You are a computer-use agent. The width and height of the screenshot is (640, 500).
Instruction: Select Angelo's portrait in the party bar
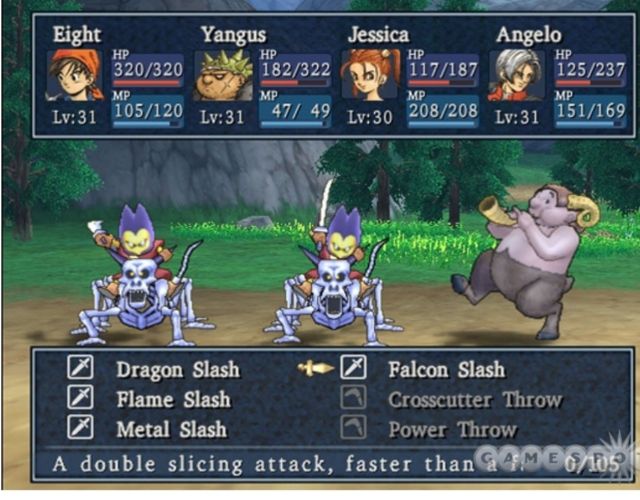[516, 75]
